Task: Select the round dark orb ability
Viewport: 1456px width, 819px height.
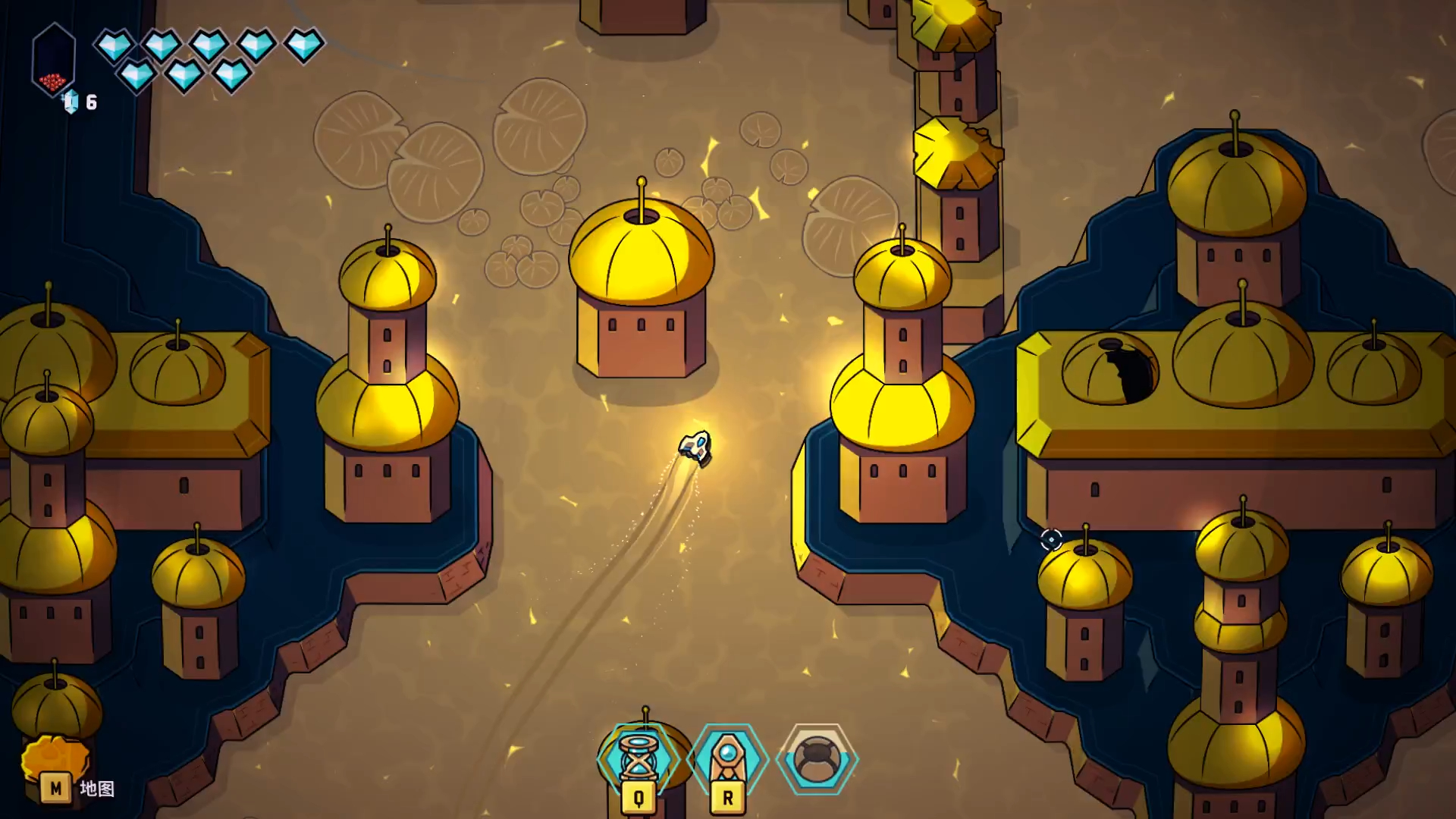Action: point(817,758)
